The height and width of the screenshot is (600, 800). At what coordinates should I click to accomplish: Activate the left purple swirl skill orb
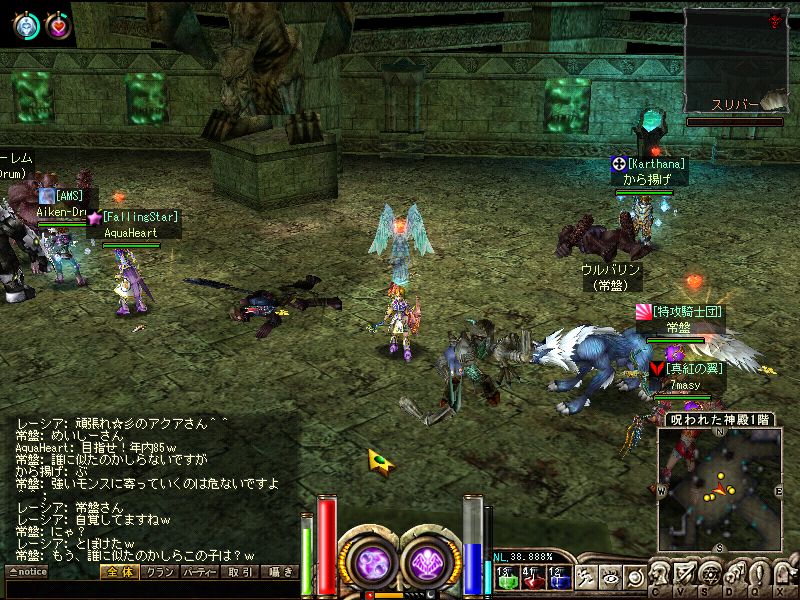click(369, 560)
